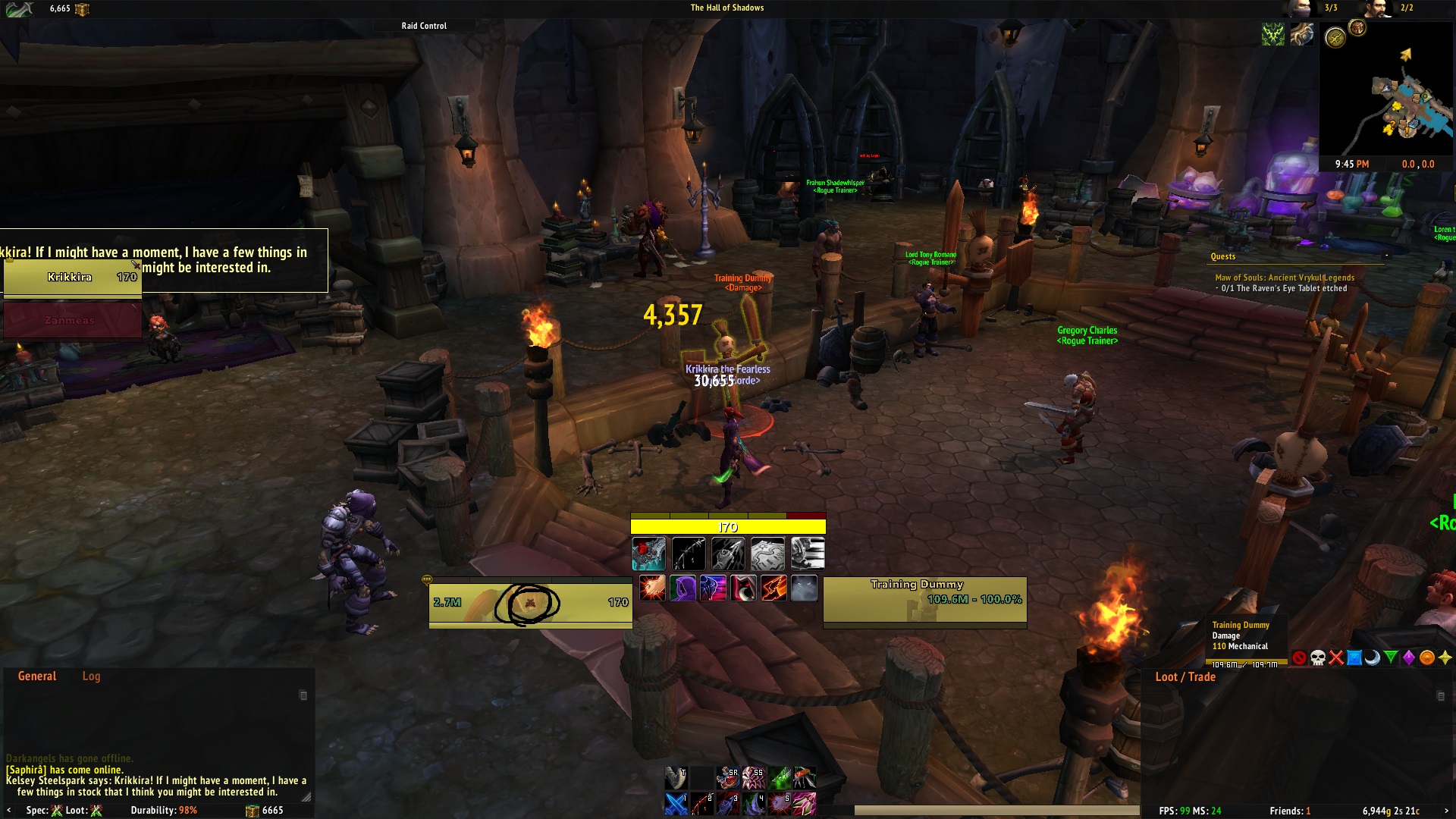1456x819 pixels.
Task: Activate the crossed swords ability on keybind 1
Action: pyautogui.click(x=675, y=802)
